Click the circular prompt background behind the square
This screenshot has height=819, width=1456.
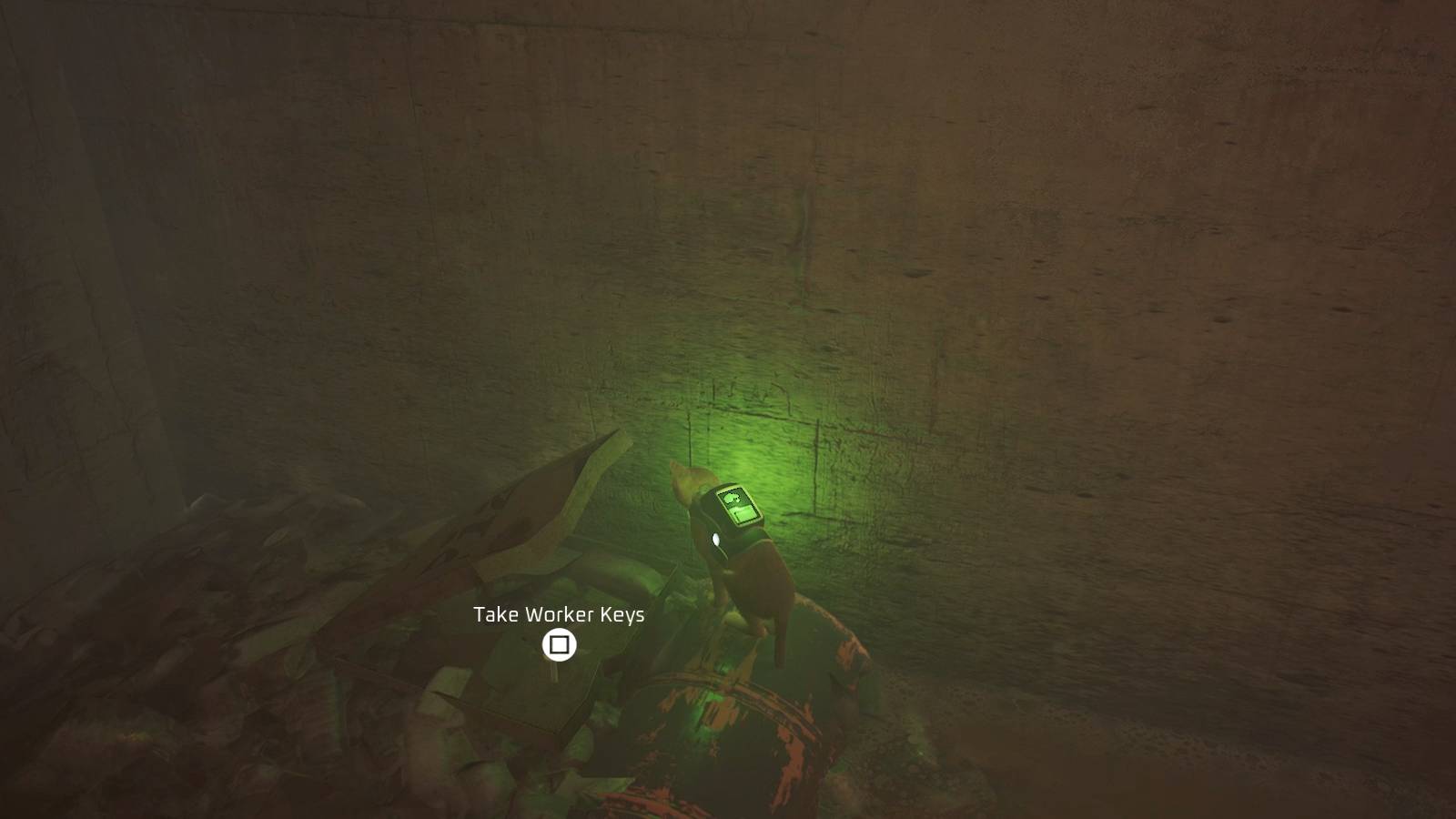tap(558, 646)
